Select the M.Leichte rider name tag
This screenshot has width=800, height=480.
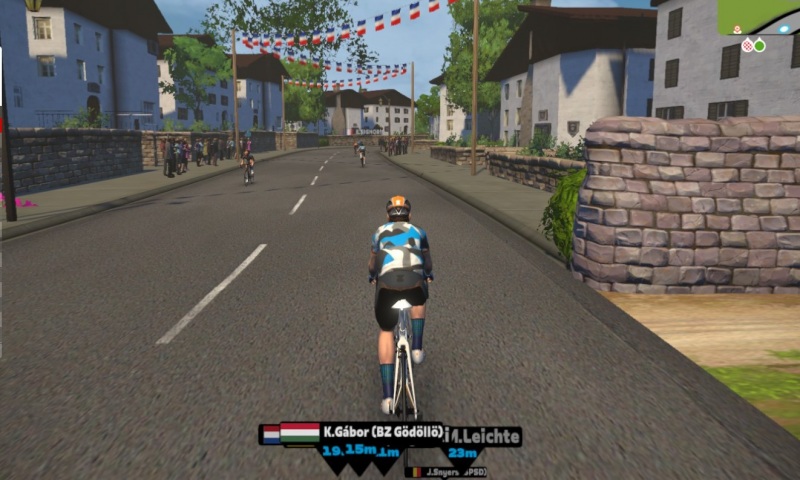click(486, 436)
